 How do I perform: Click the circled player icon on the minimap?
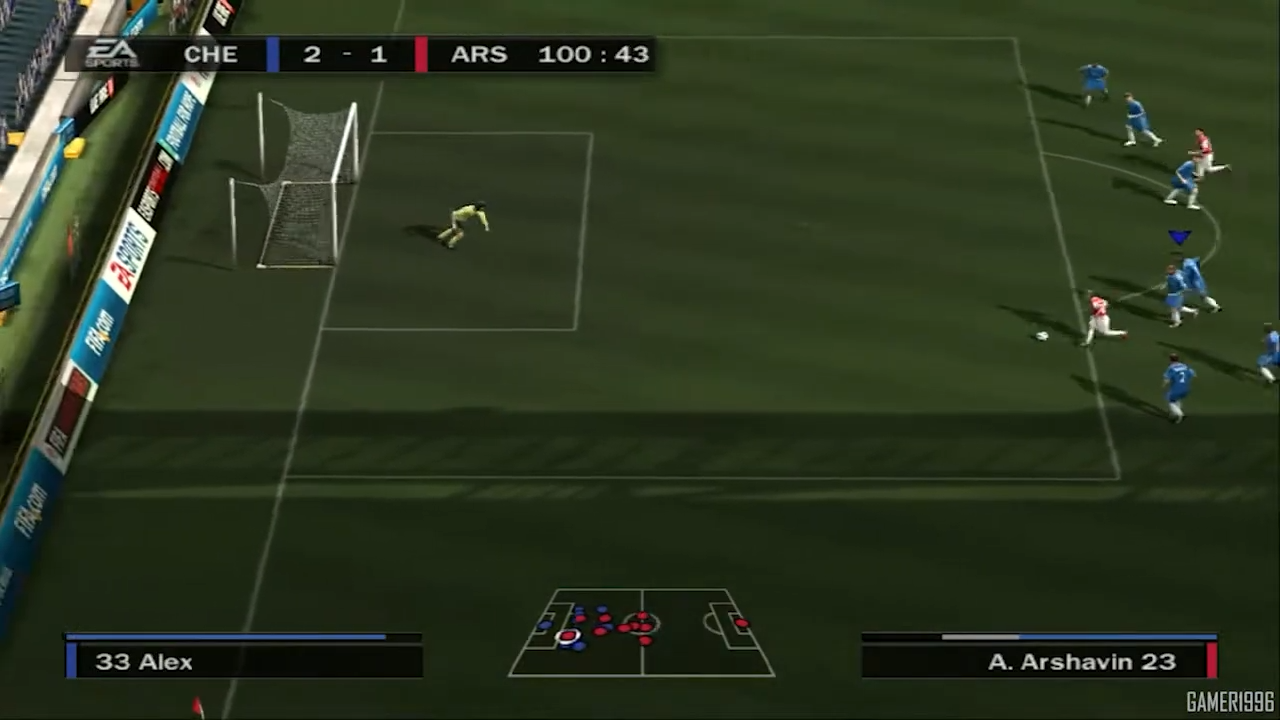[x=568, y=638]
